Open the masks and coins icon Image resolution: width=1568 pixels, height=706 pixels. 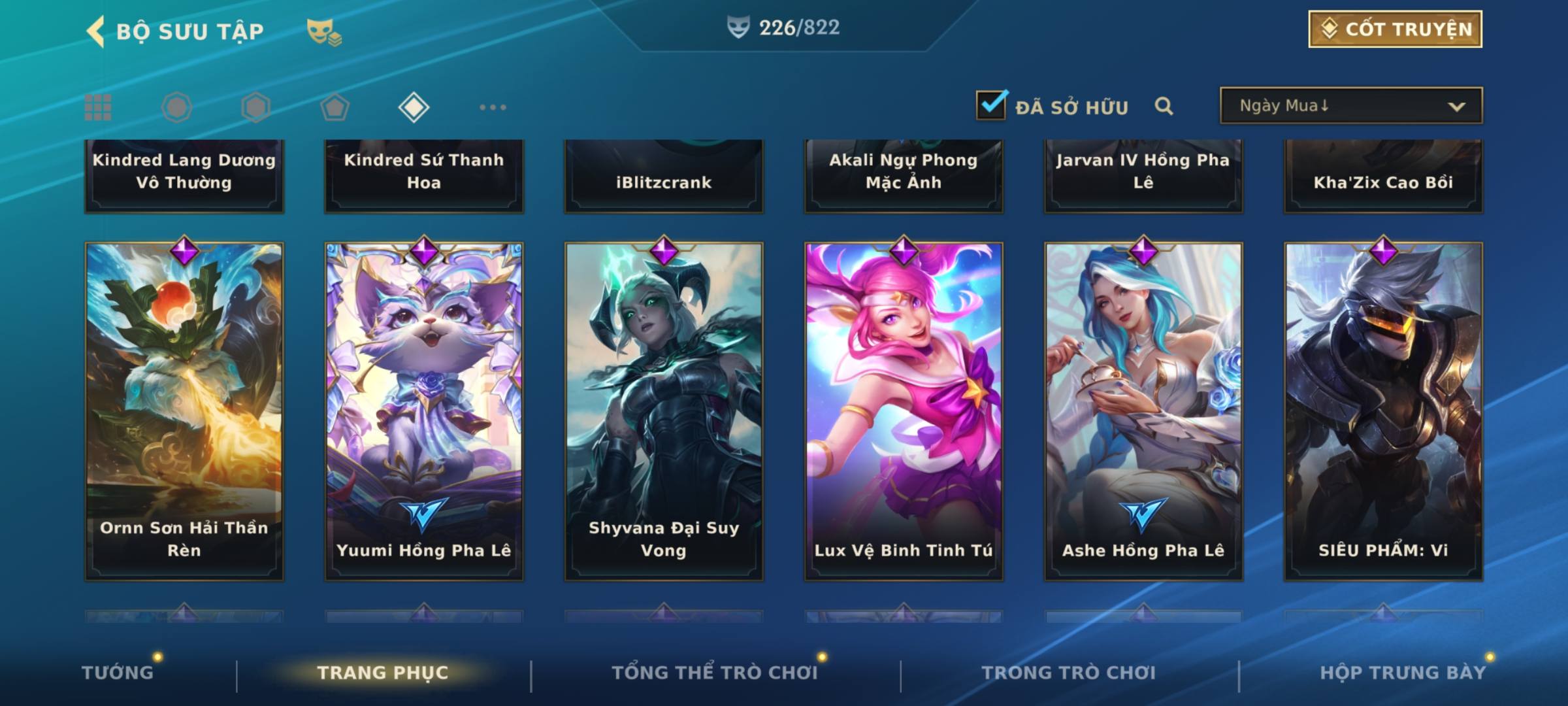tap(324, 32)
